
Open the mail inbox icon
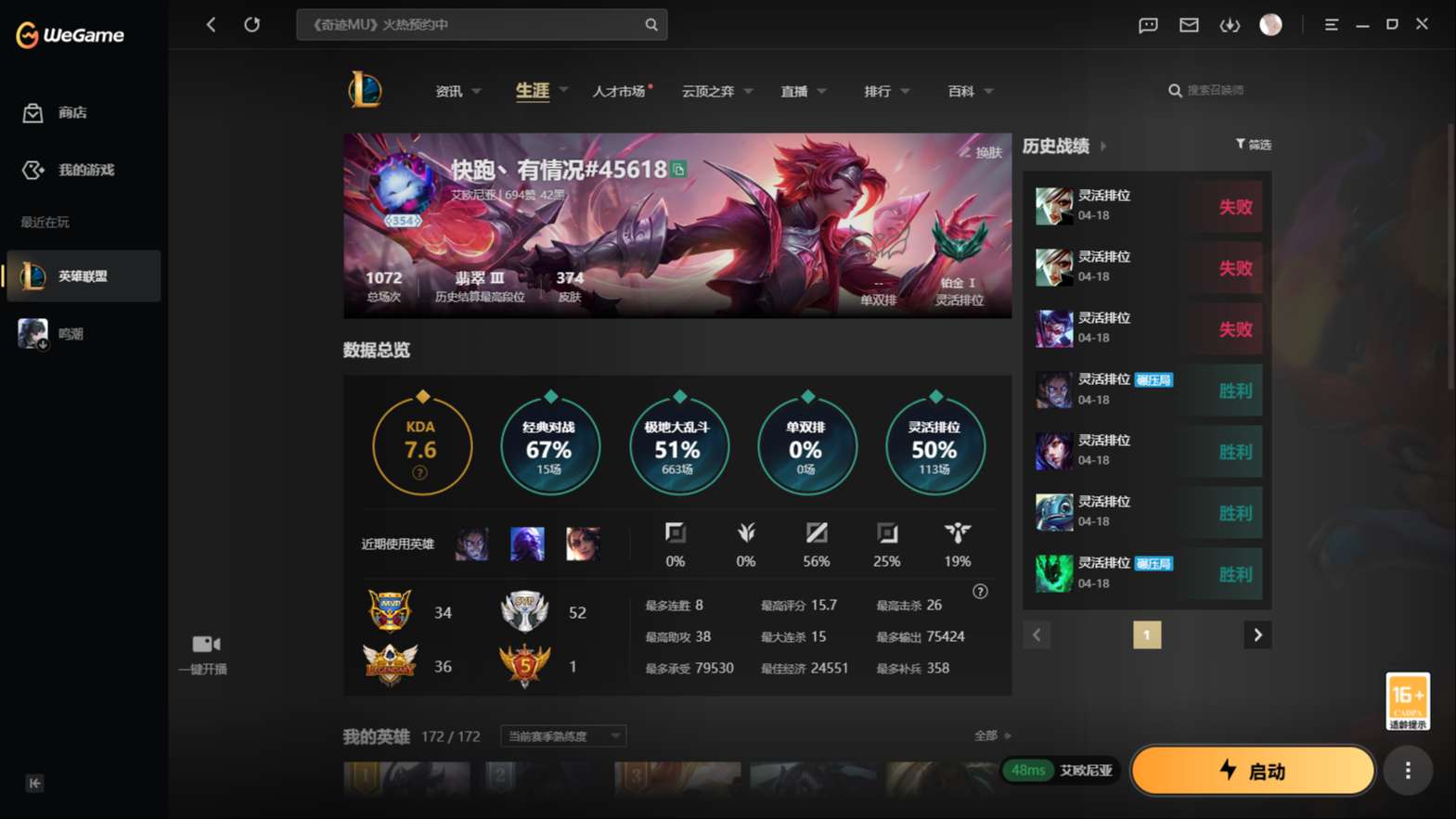click(1188, 25)
